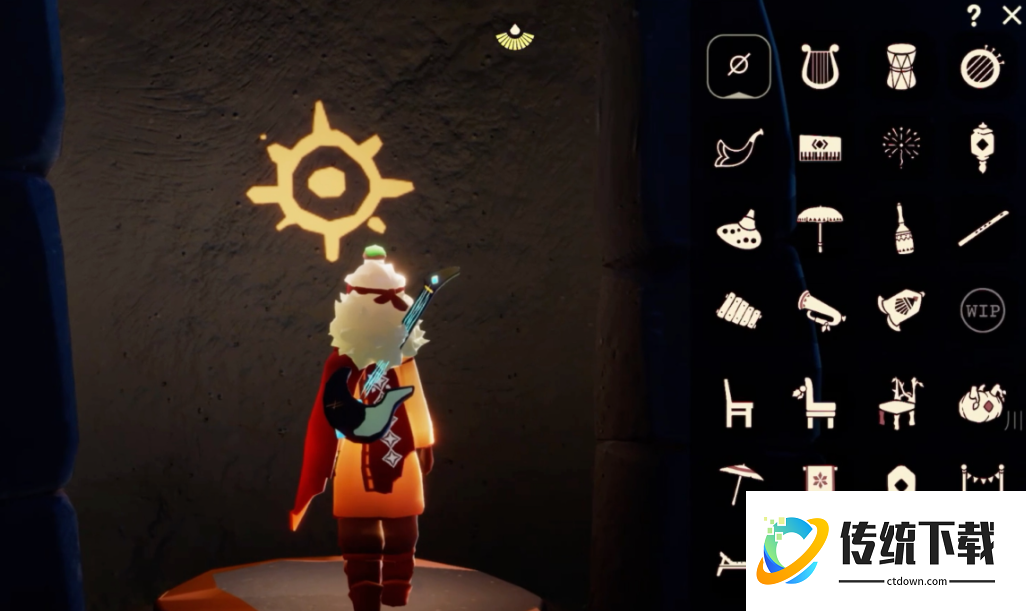Select the plain wooden chair prop
1026x611 pixels.
[738, 402]
